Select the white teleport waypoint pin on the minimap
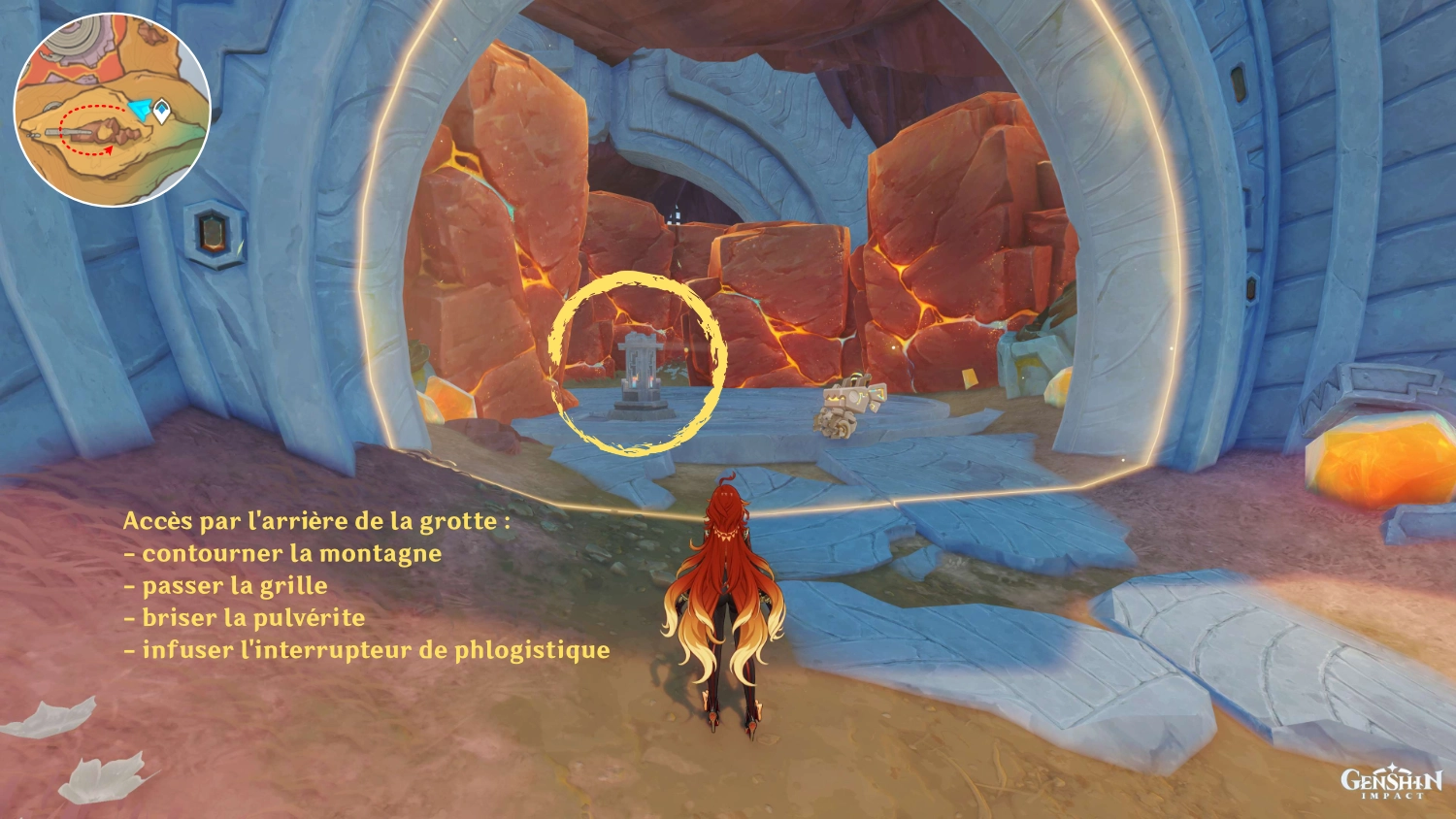The width and height of the screenshot is (1456, 819). pos(162,111)
